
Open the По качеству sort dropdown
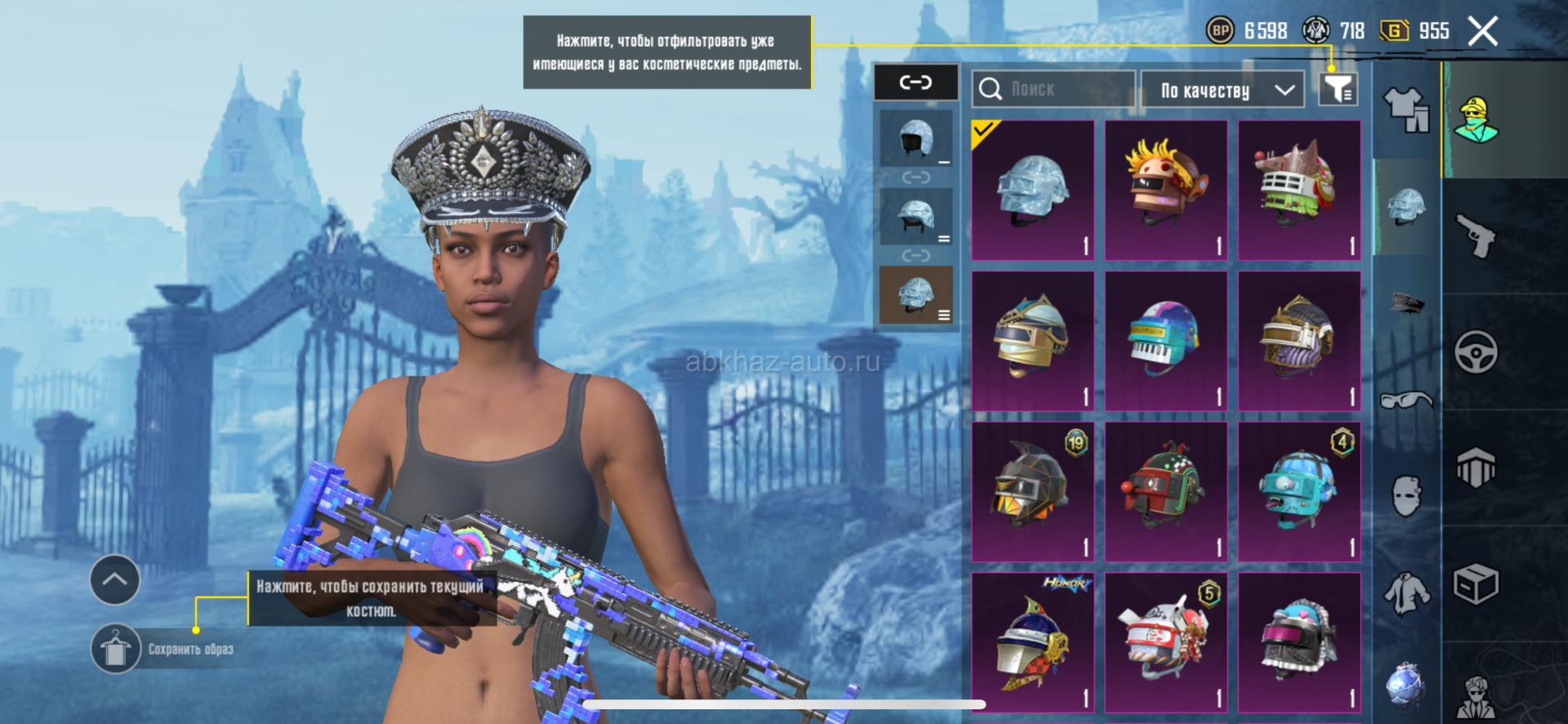point(1222,90)
